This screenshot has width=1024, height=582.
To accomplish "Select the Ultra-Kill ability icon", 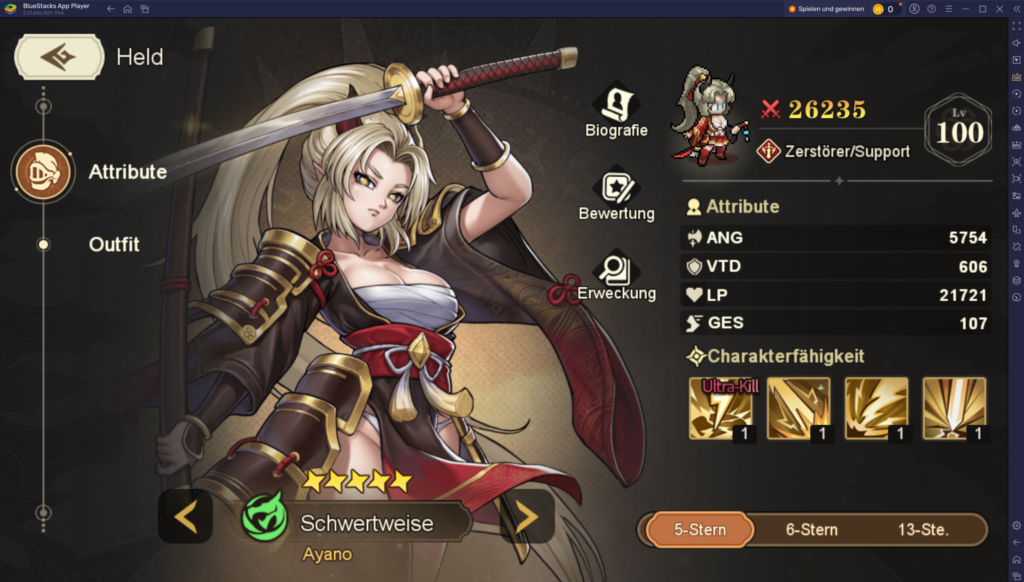I will [720, 408].
